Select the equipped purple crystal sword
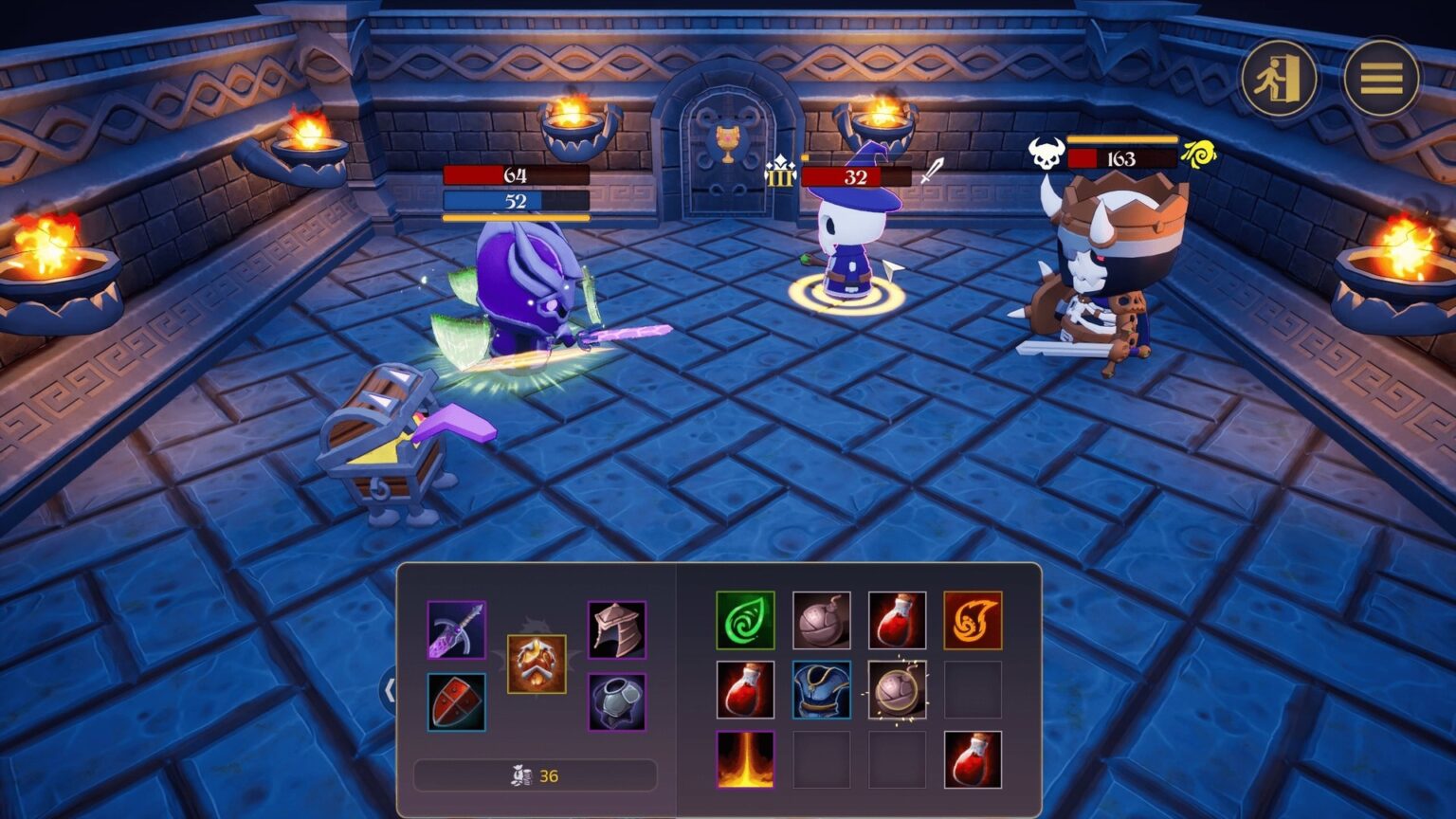Screen dimensions: 1456x819 456,629
